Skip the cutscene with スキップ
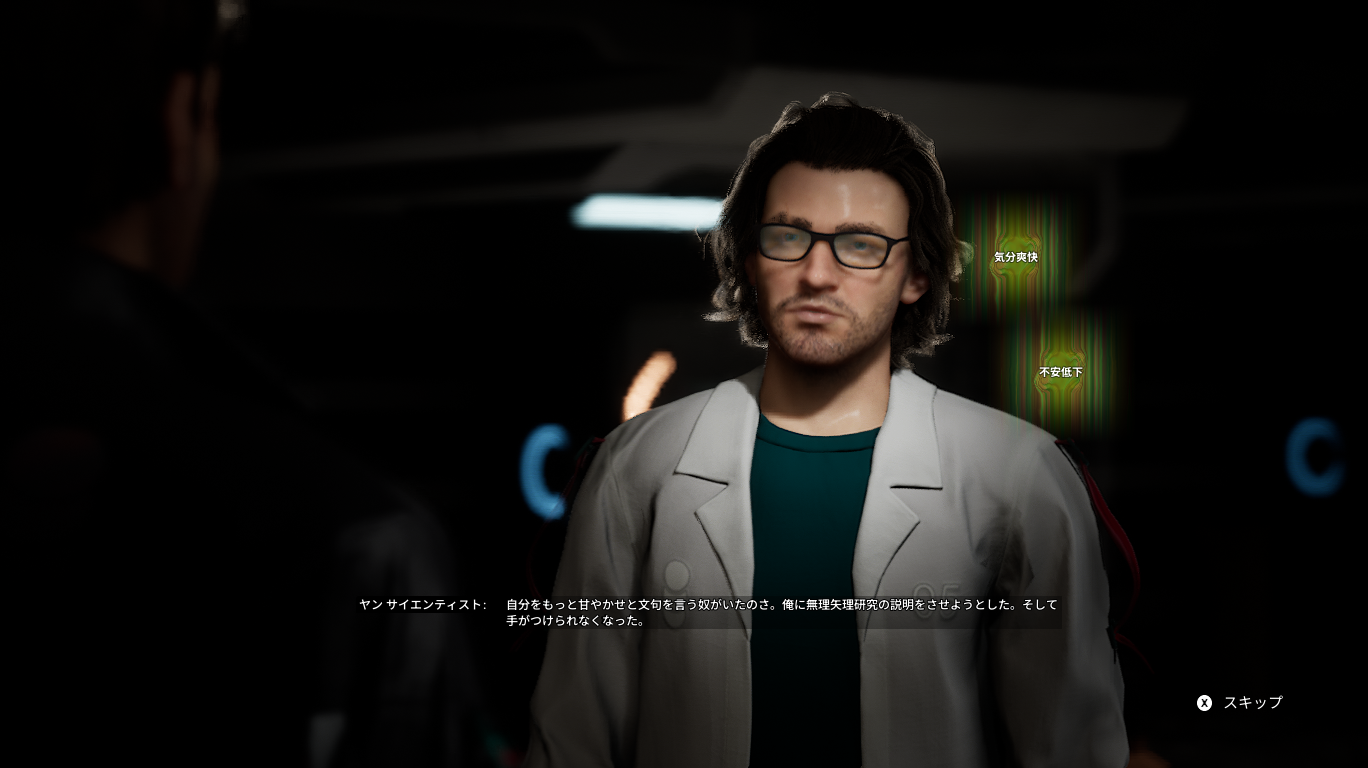The width and height of the screenshot is (1368, 768). point(1240,703)
